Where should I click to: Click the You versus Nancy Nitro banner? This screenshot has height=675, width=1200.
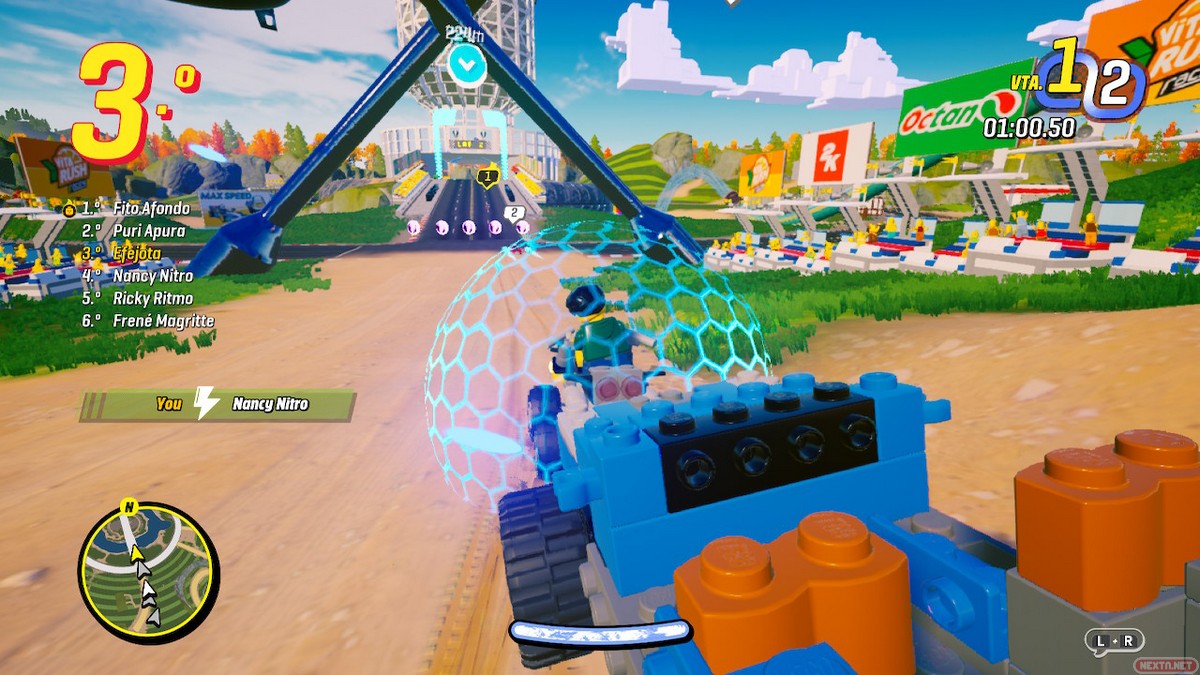coord(218,404)
